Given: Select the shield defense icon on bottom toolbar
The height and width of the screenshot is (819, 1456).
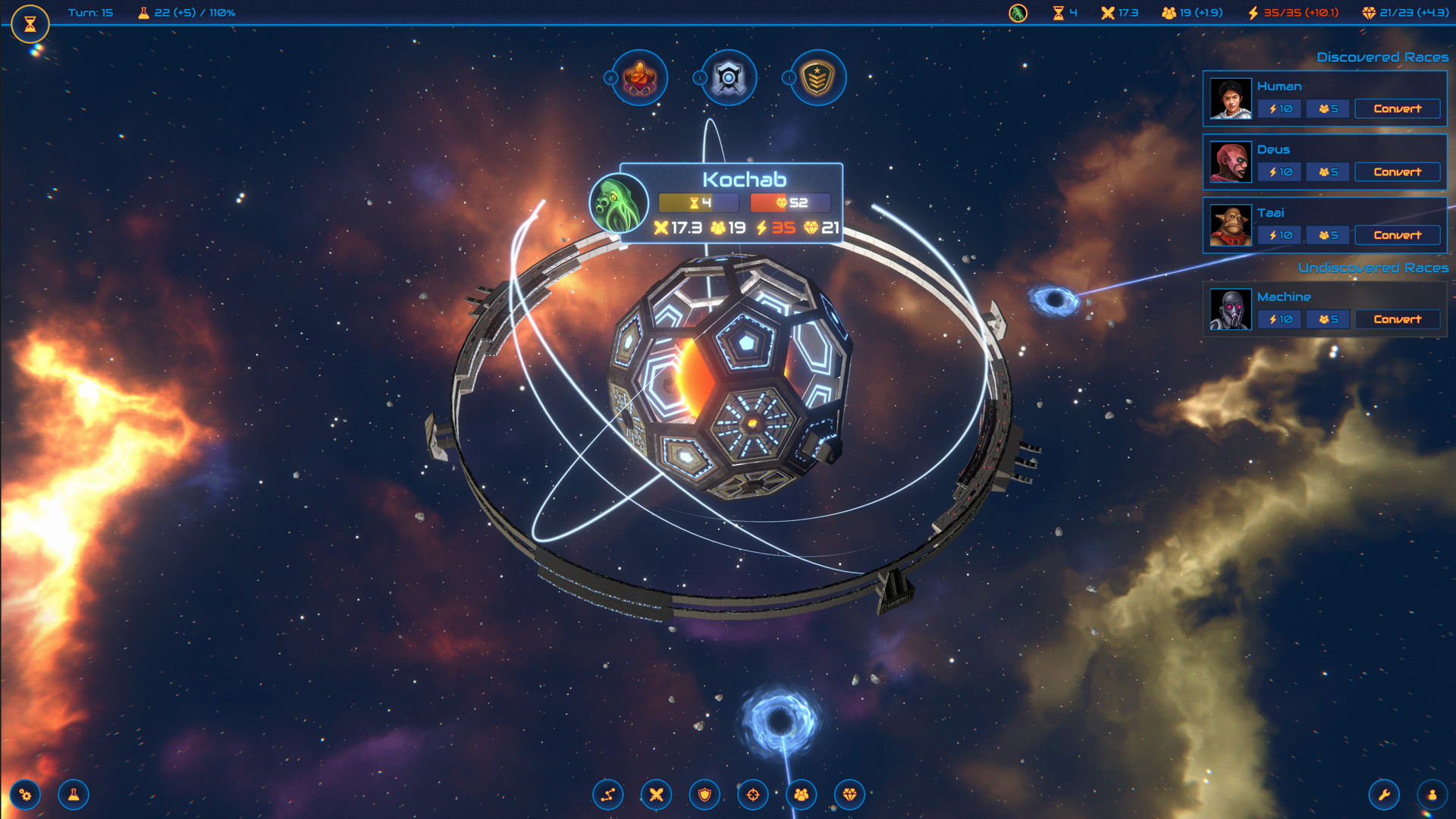Looking at the screenshot, I should (x=704, y=795).
